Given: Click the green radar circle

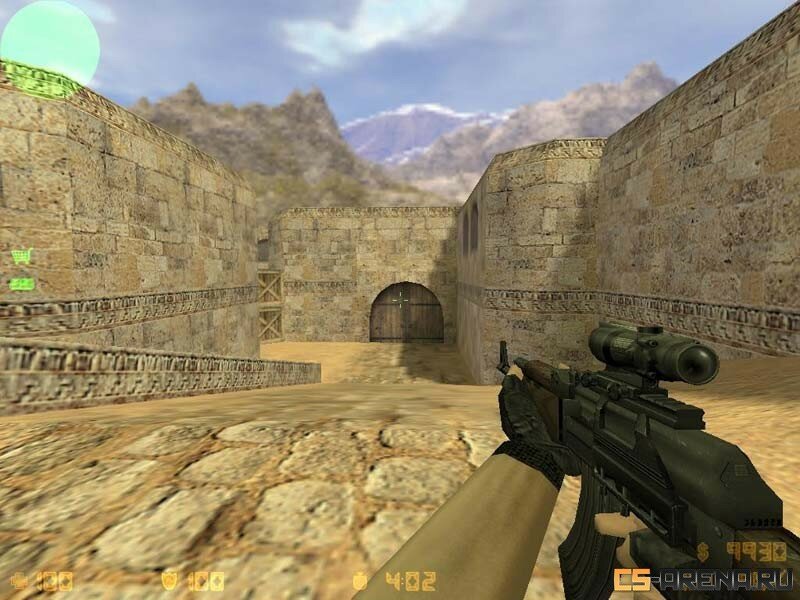Looking at the screenshot, I should click(49, 43).
